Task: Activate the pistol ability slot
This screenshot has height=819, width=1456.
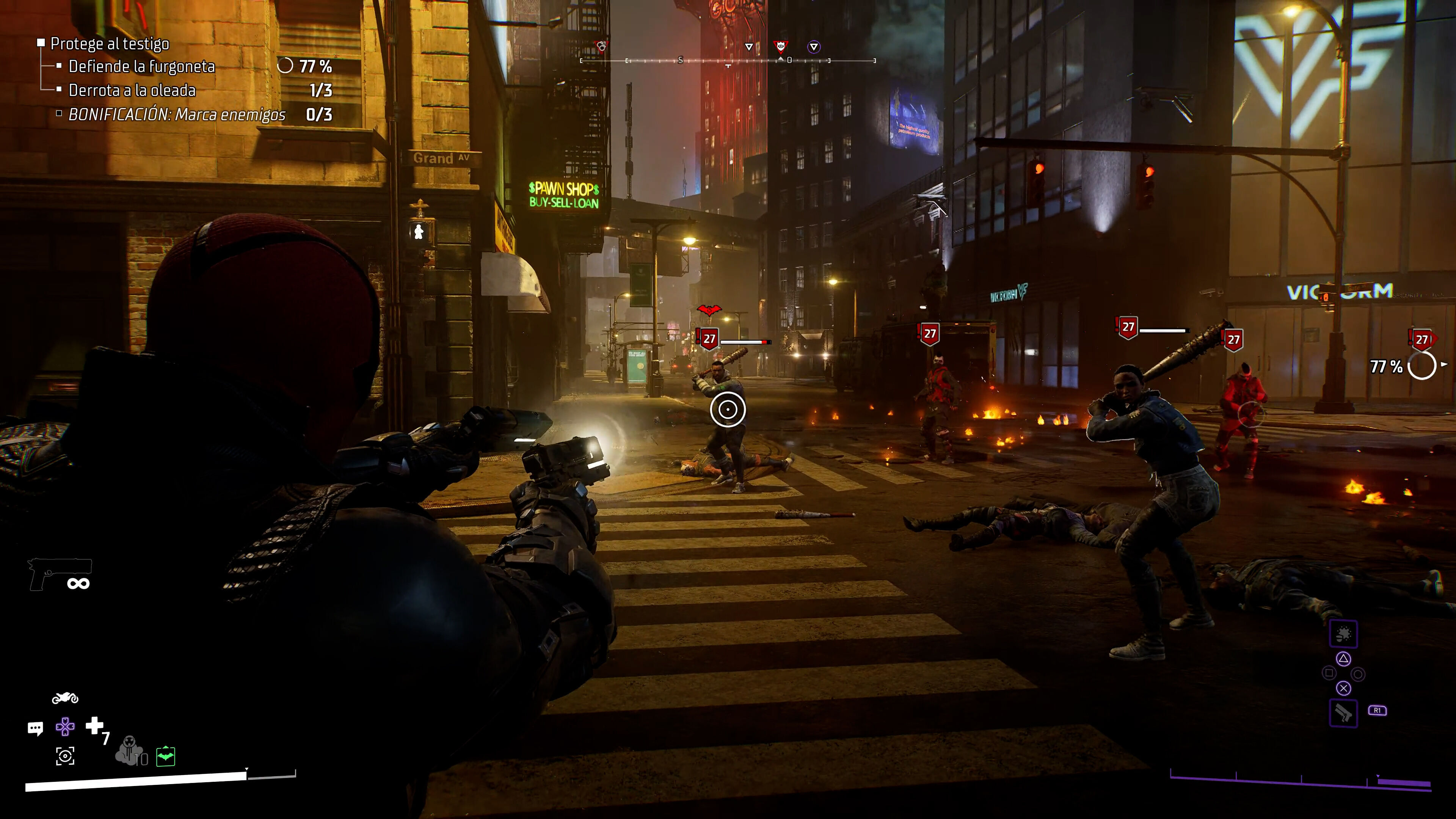Action: (x=1343, y=713)
